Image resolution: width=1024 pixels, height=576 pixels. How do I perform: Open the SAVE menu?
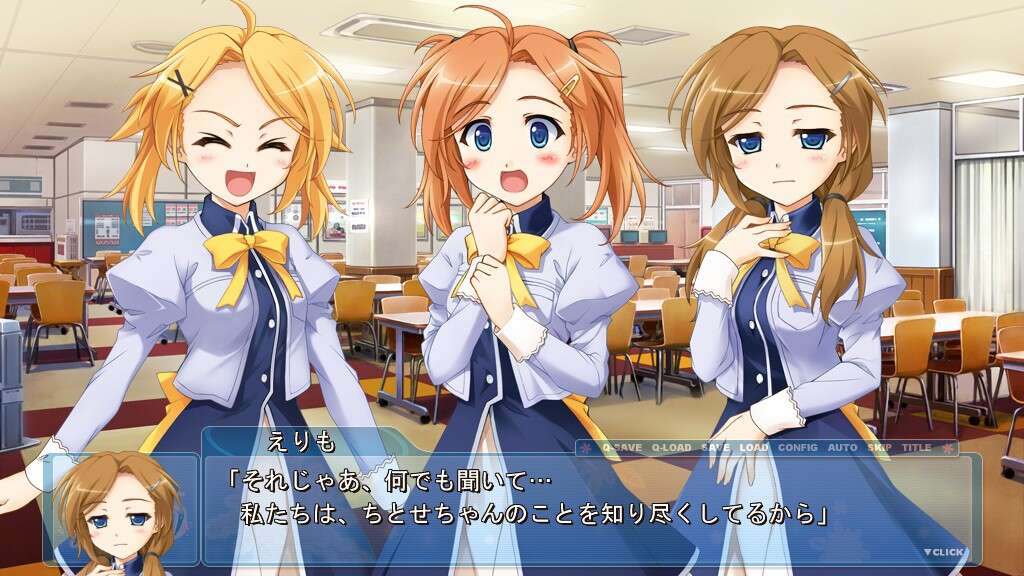[715, 448]
